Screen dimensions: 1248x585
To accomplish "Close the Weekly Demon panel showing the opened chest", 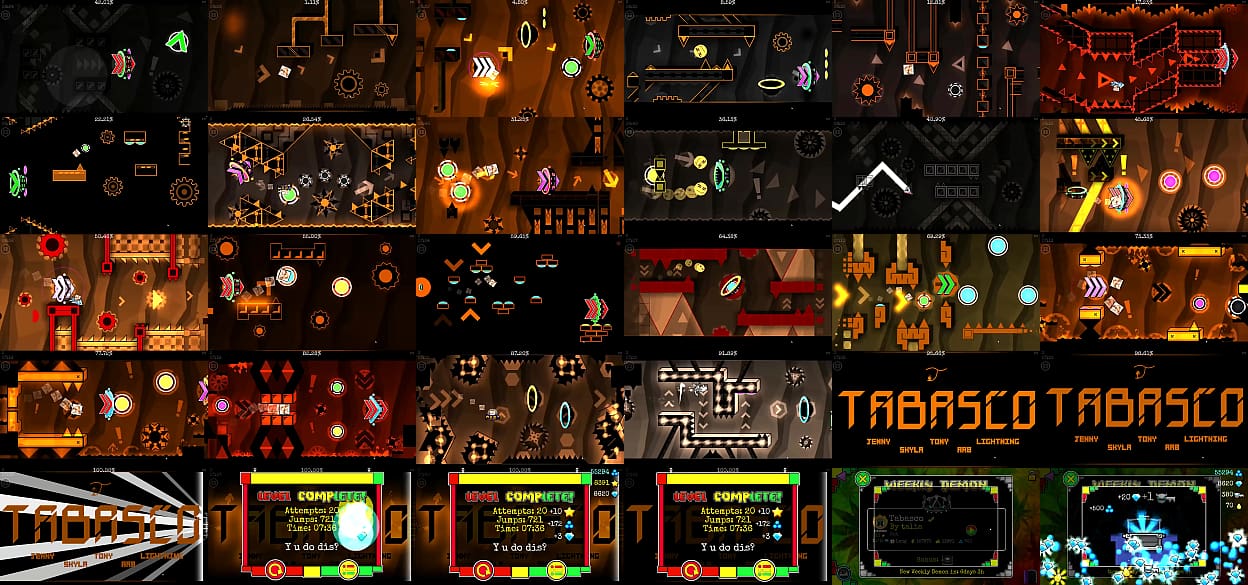I will click(x=1070, y=479).
